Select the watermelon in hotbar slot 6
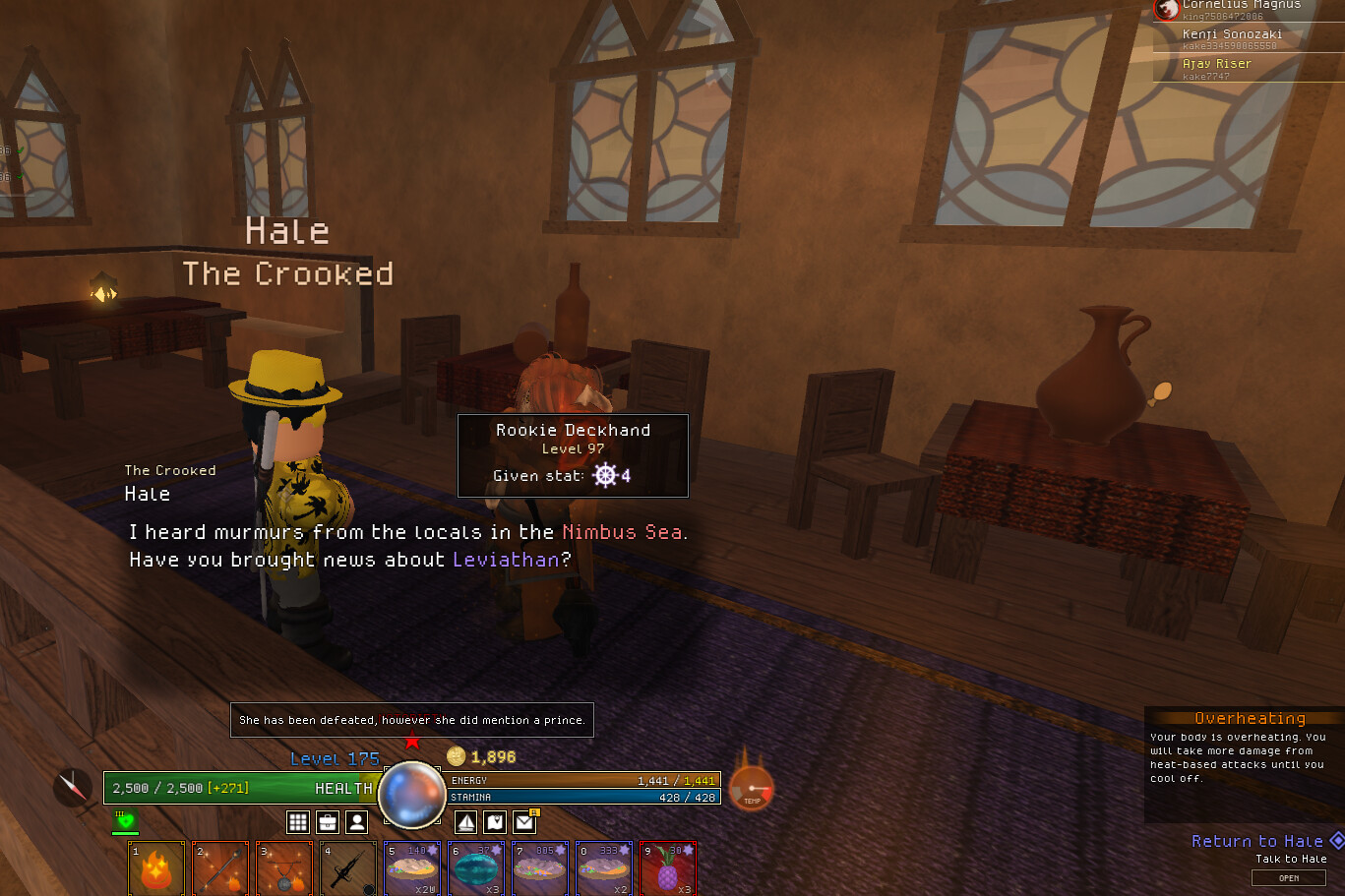The width and height of the screenshot is (1345, 896). 476,868
